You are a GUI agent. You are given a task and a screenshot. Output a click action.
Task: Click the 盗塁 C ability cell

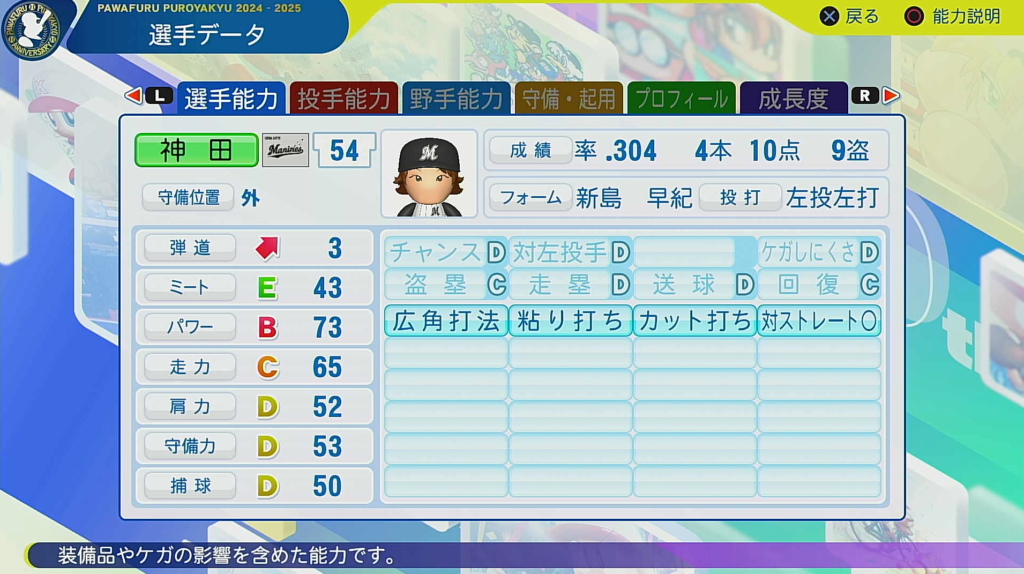click(x=446, y=285)
